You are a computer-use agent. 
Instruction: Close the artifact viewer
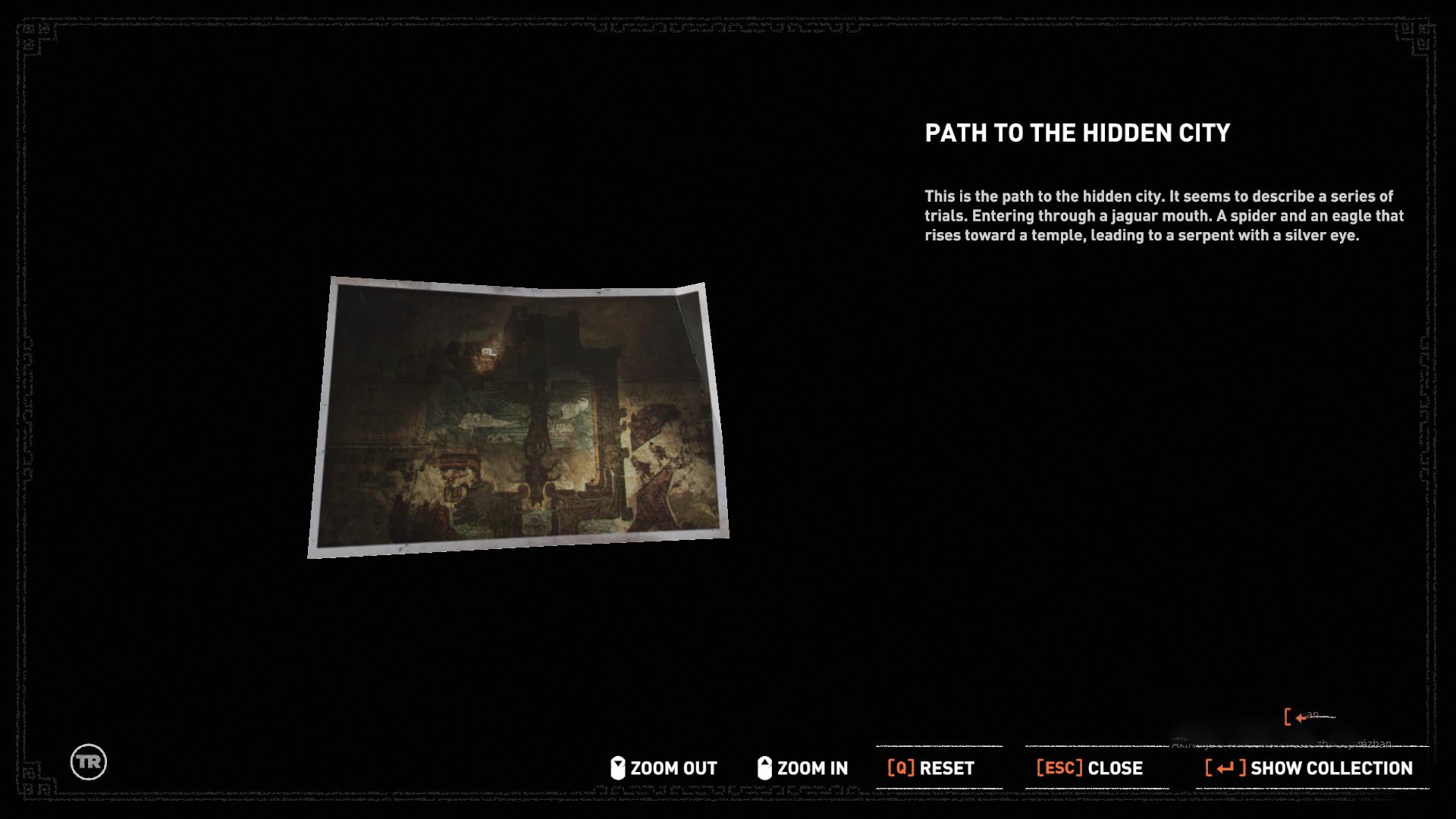tap(1090, 768)
